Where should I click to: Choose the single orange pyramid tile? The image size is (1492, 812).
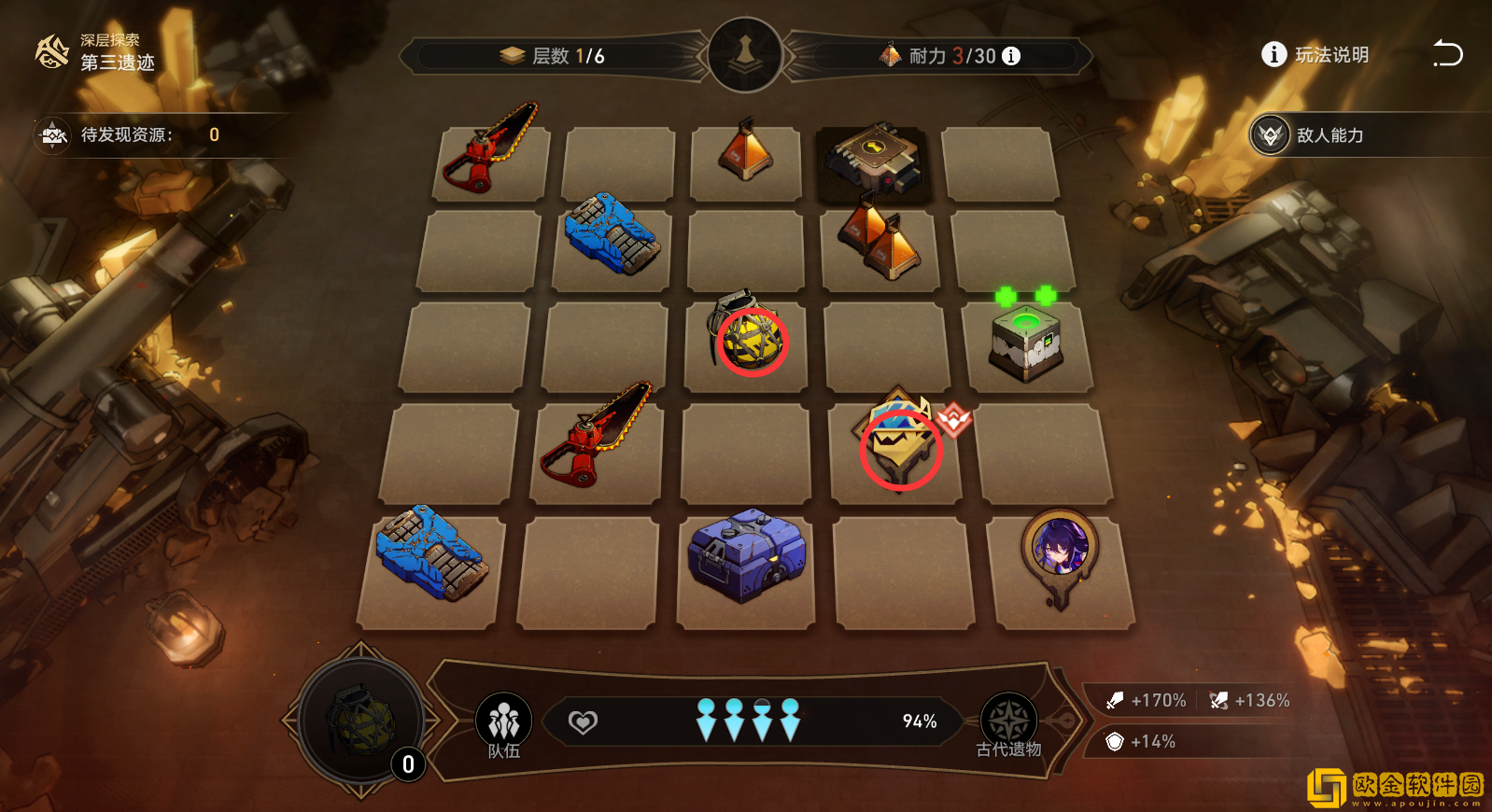pos(745,151)
